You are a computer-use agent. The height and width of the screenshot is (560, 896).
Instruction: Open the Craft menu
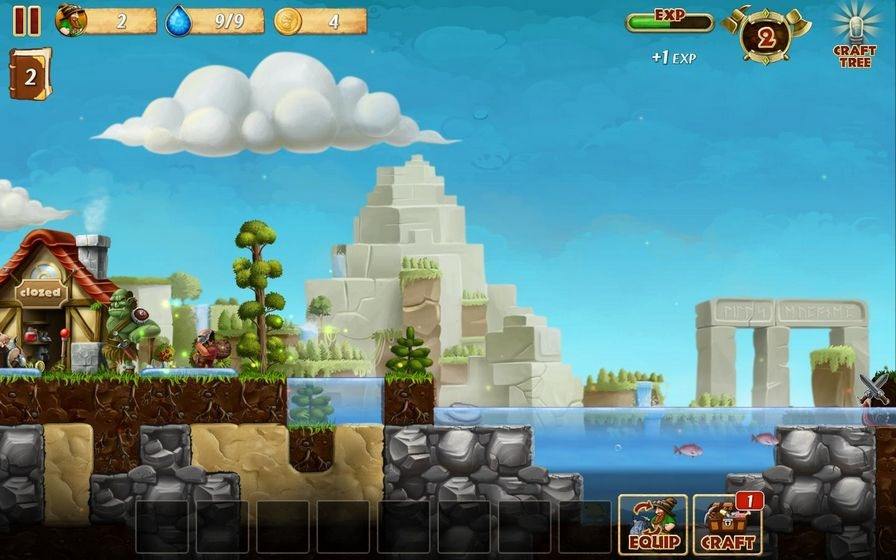click(x=727, y=524)
